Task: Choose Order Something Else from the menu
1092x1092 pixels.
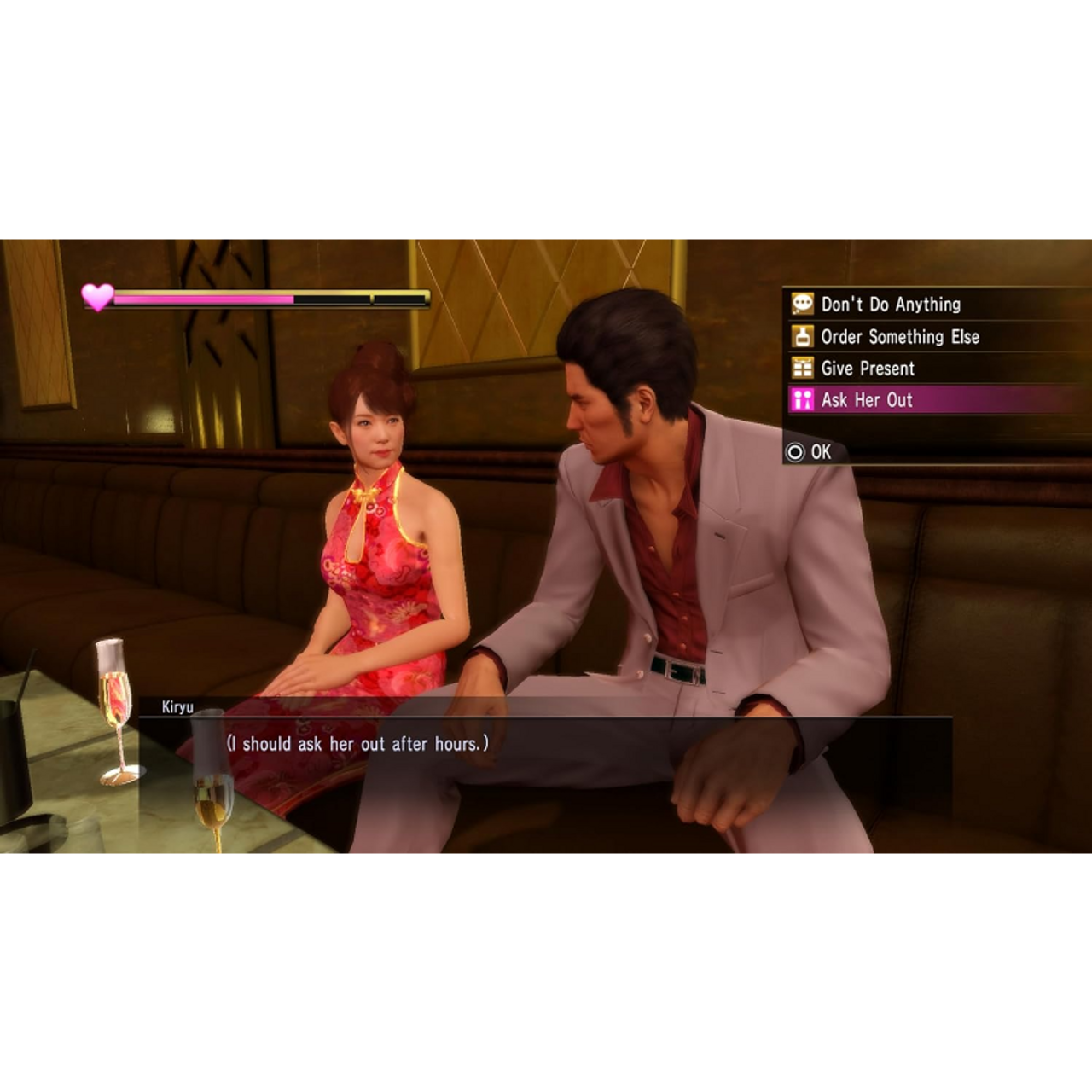Action: click(x=899, y=337)
